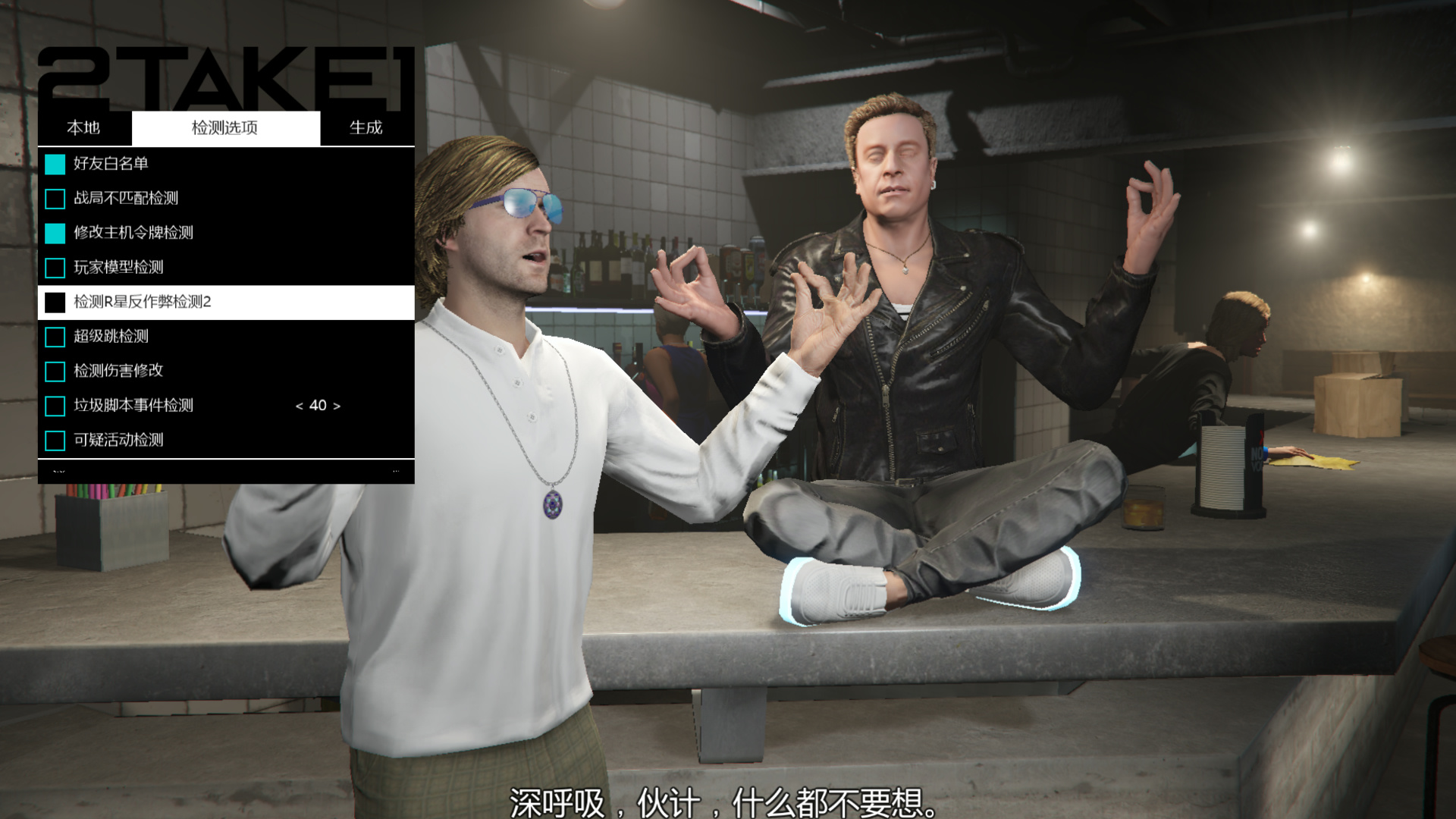Toggle the 检测R星反作弊检测2 checkbox
The width and height of the screenshot is (1456, 819).
pyautogui.click(x=55, y=303)
